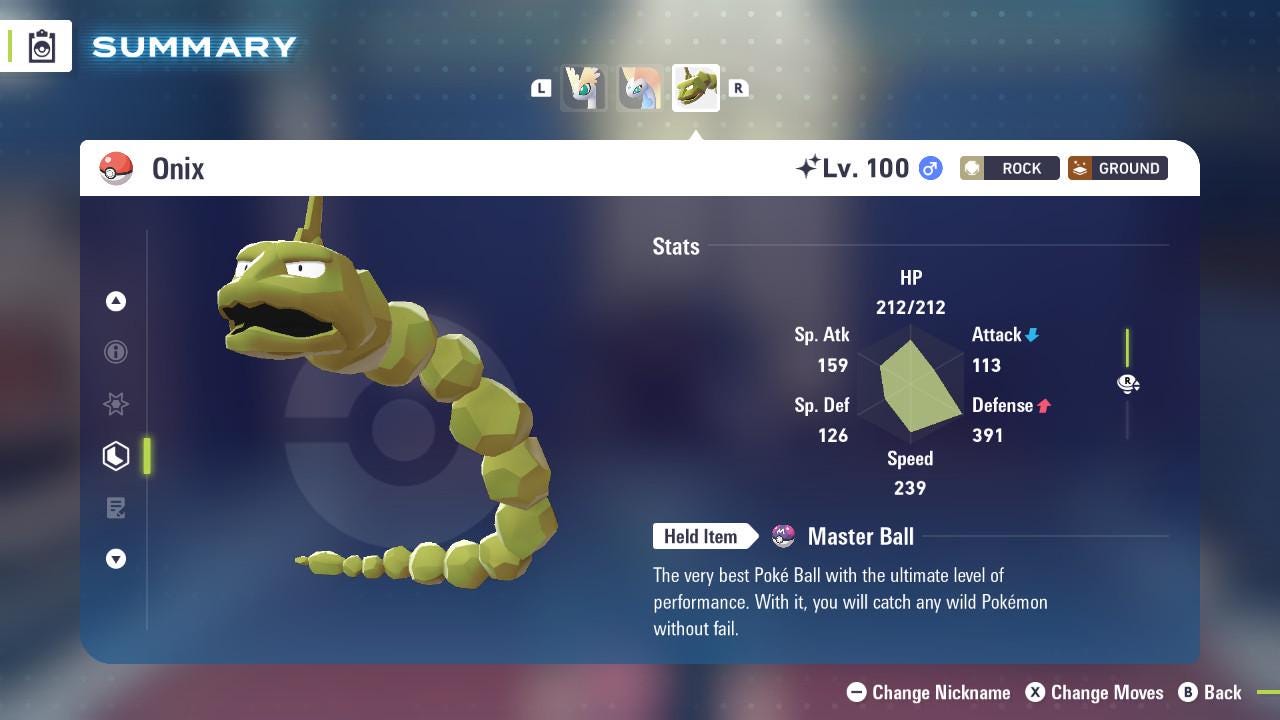Click the male gender symbol next to the level
The width and height of the screenshot is (1280, 720).
point(928,169)
